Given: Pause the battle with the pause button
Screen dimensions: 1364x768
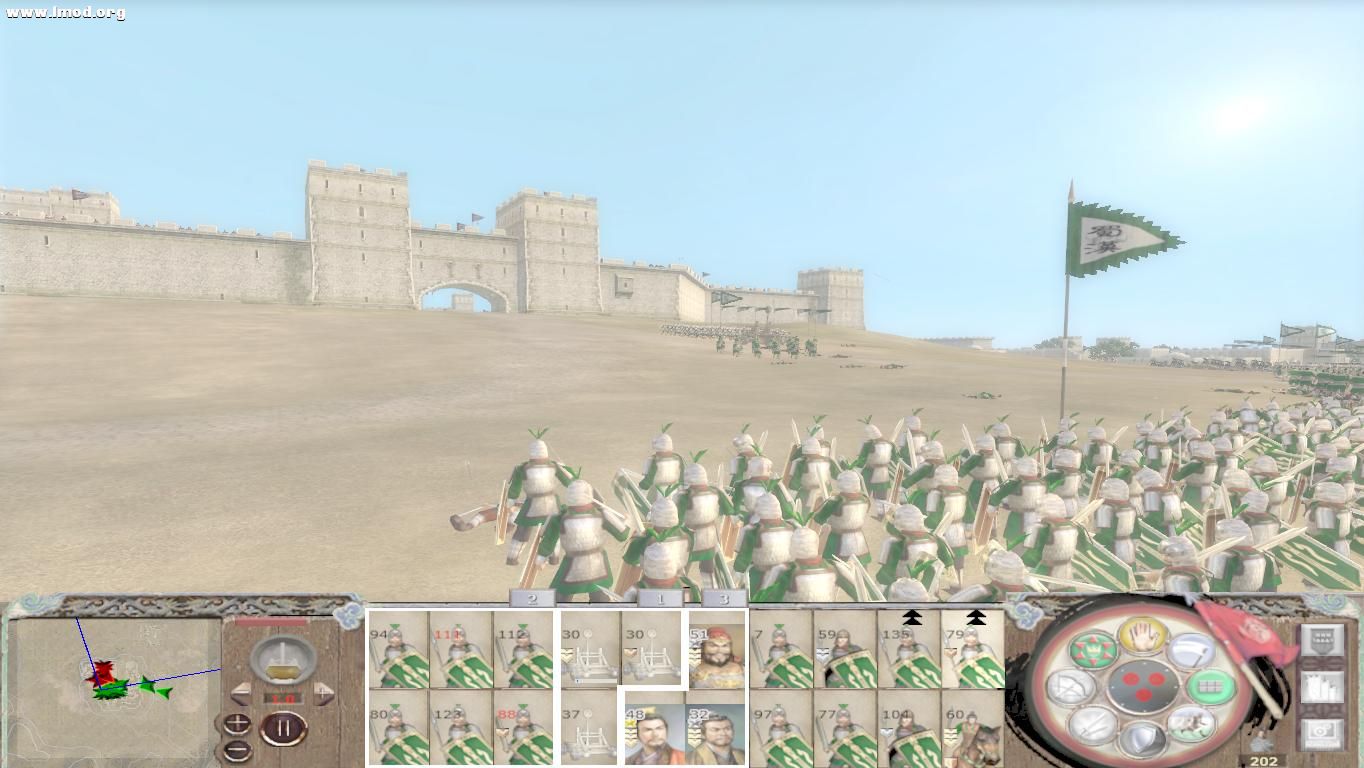Looking at the screenshot, I should [285, 727].
